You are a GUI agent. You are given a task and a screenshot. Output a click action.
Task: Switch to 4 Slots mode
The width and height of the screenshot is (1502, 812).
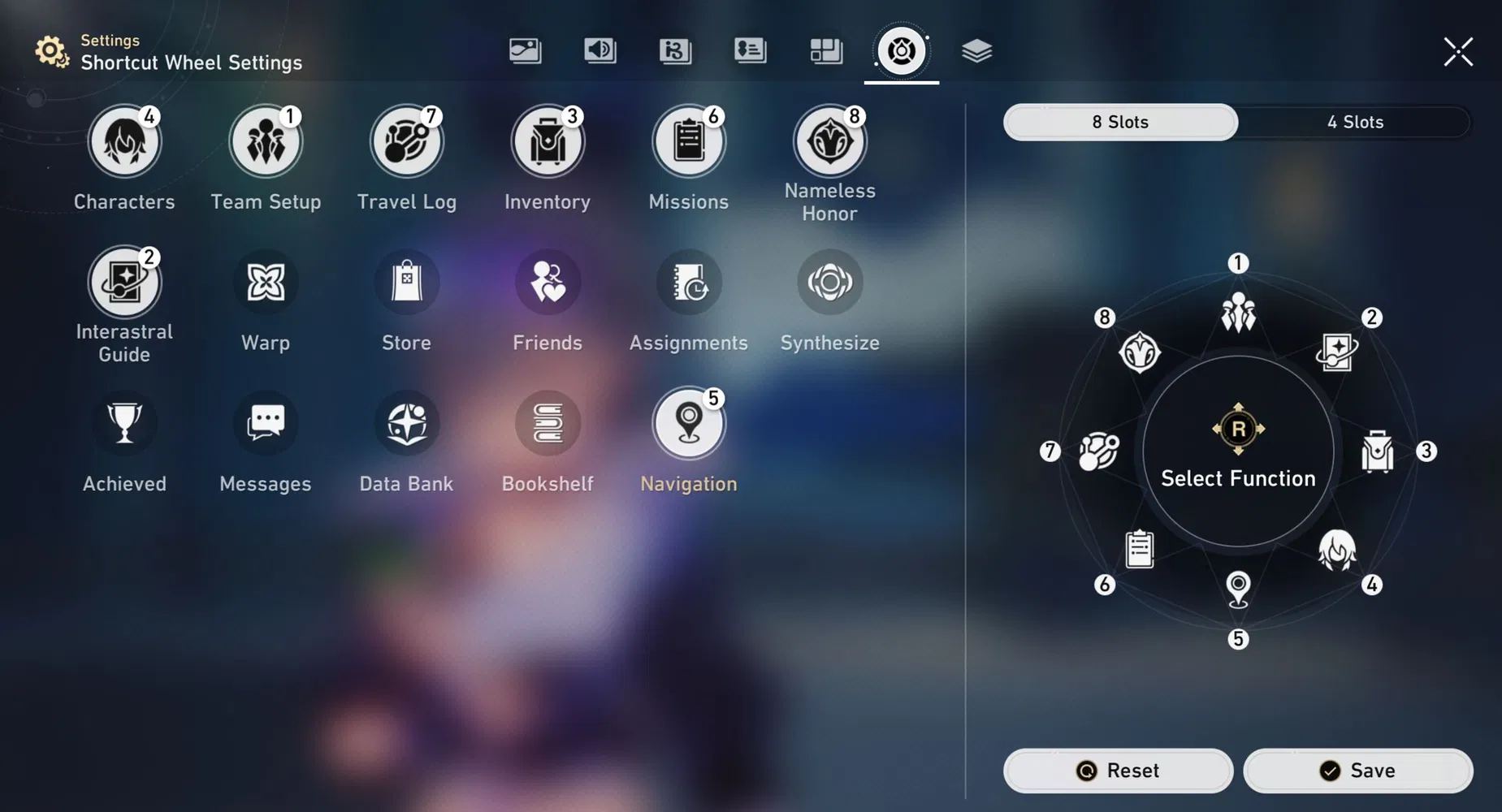[1354, 122]
